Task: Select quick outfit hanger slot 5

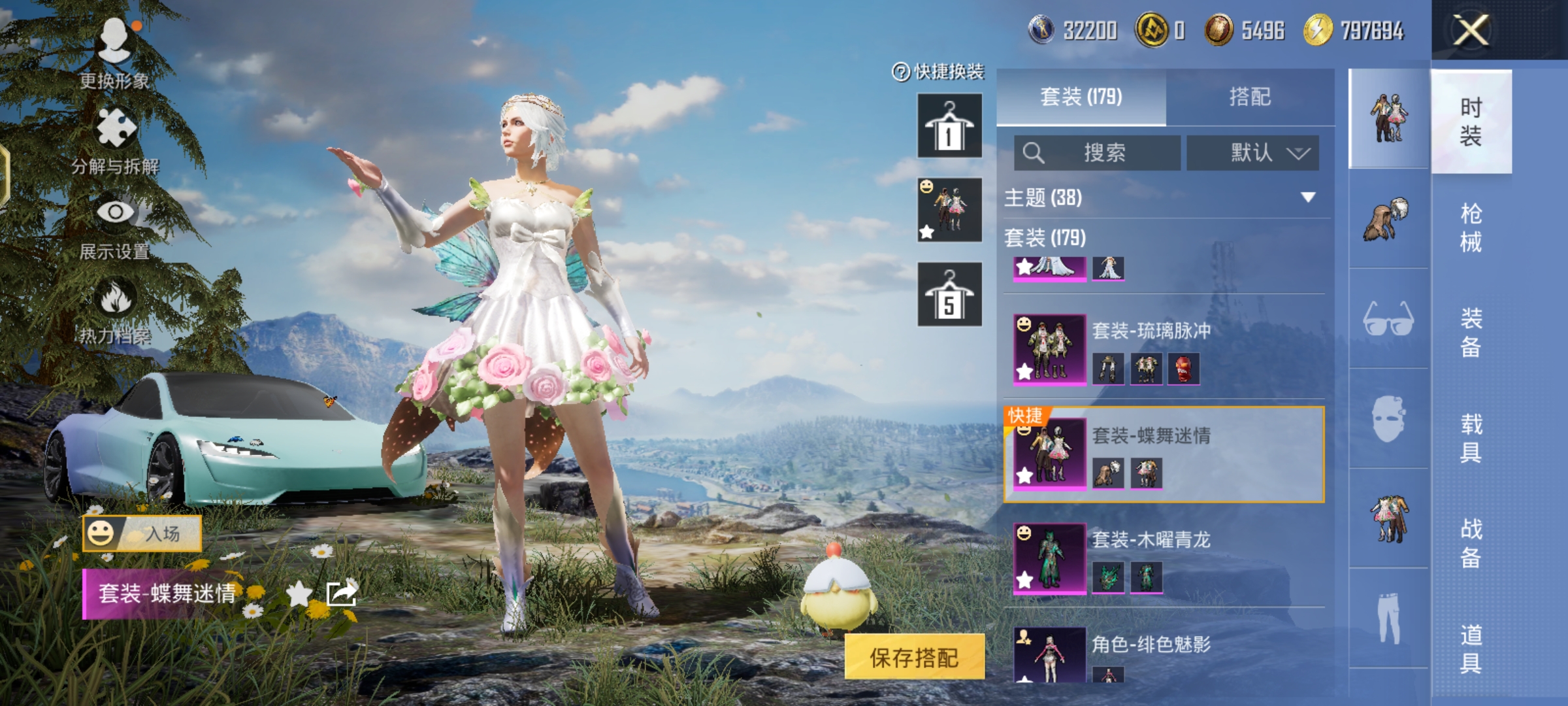Action: (x=949, y=294)
